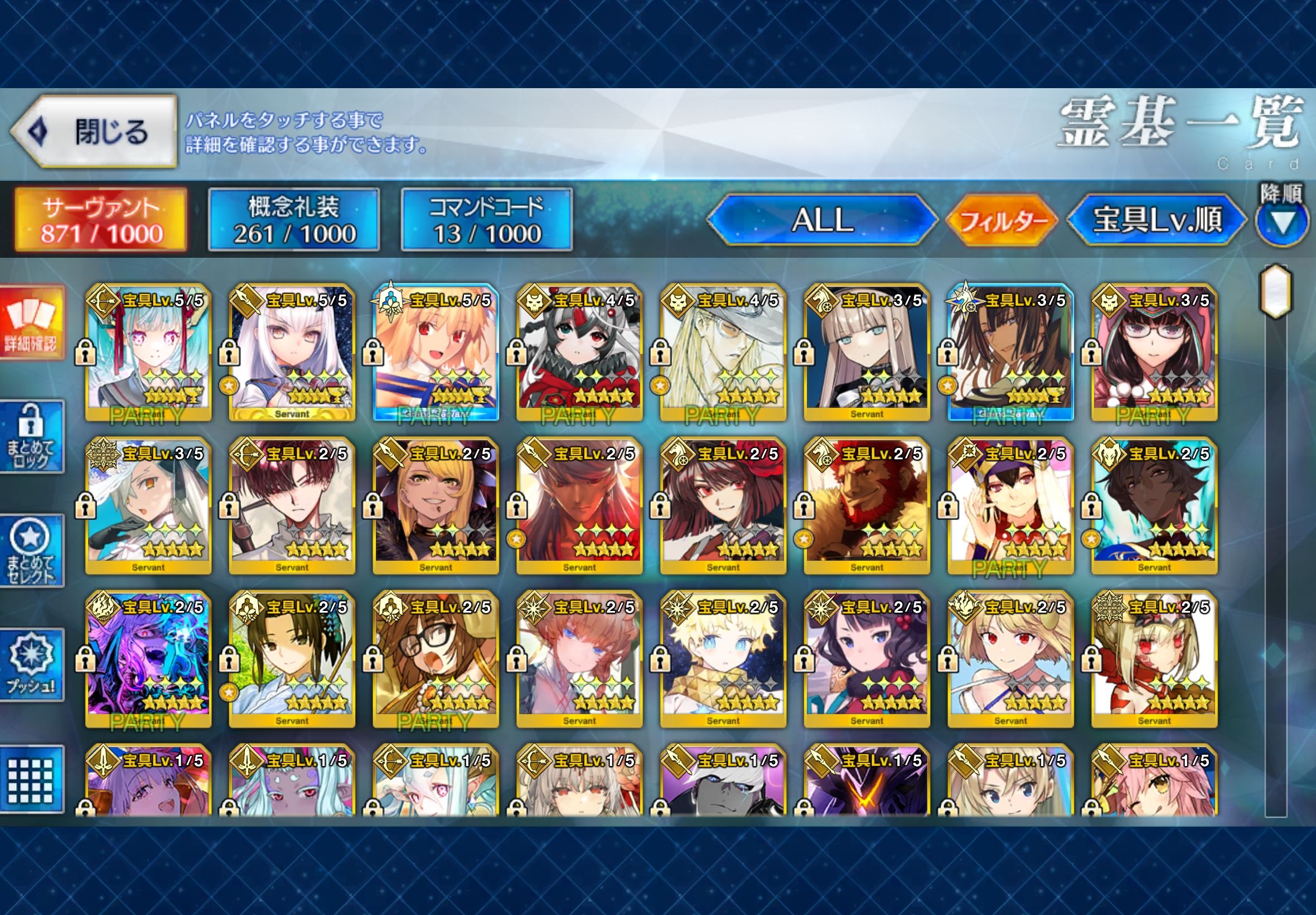Image resolution: width=1316 pixels, height=915 pixels.
Task: Click the プッシュ! button
Action: (x=32, y=665)
